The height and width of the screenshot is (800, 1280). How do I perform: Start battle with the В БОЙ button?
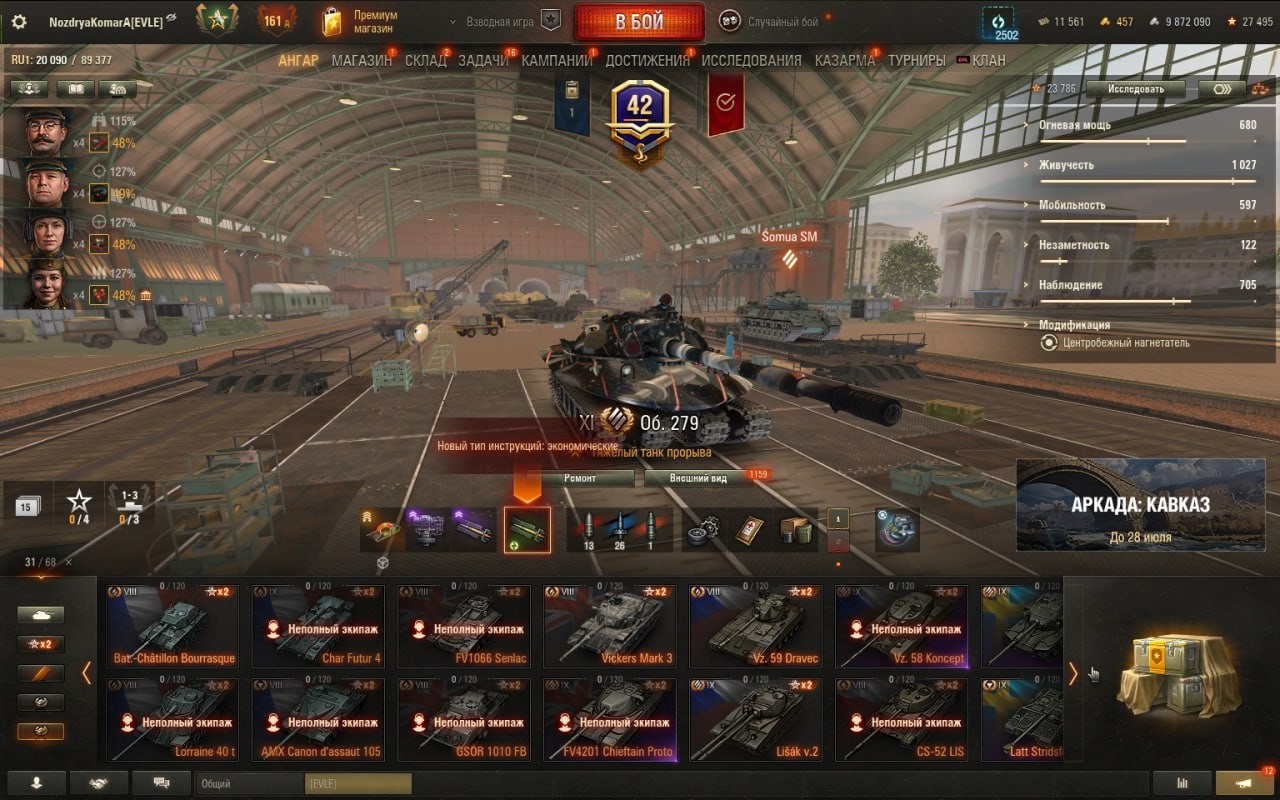(638, 22)
